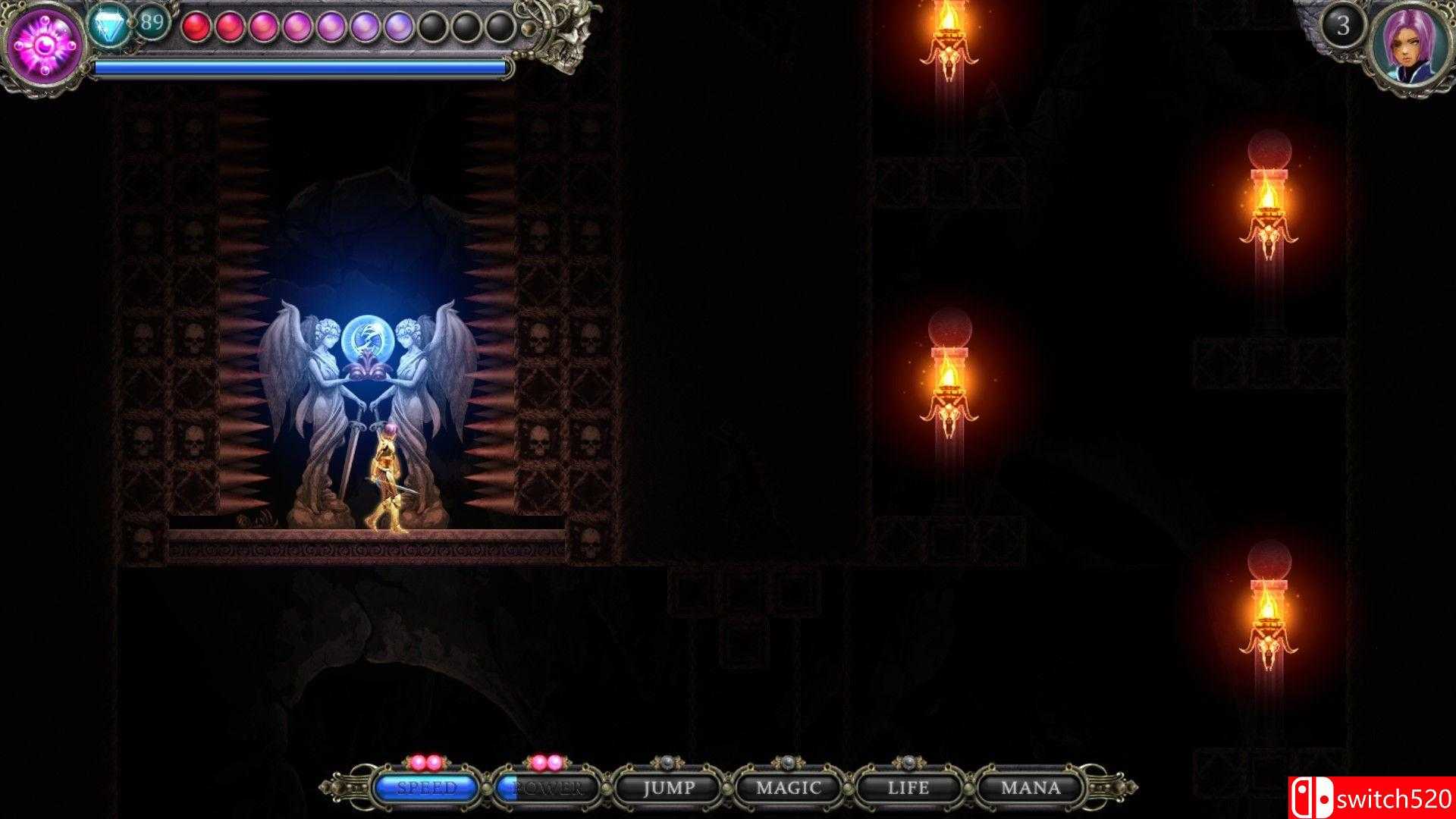Viewport: 1456px width, 819px height.
Task: Select the SPEED upgrade button
Action: click(x=426, y=788)
